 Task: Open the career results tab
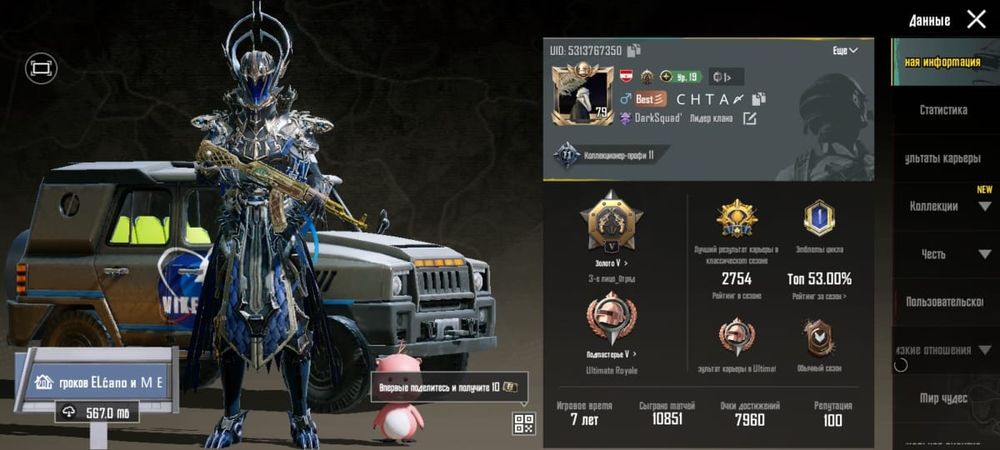(943, 158)
